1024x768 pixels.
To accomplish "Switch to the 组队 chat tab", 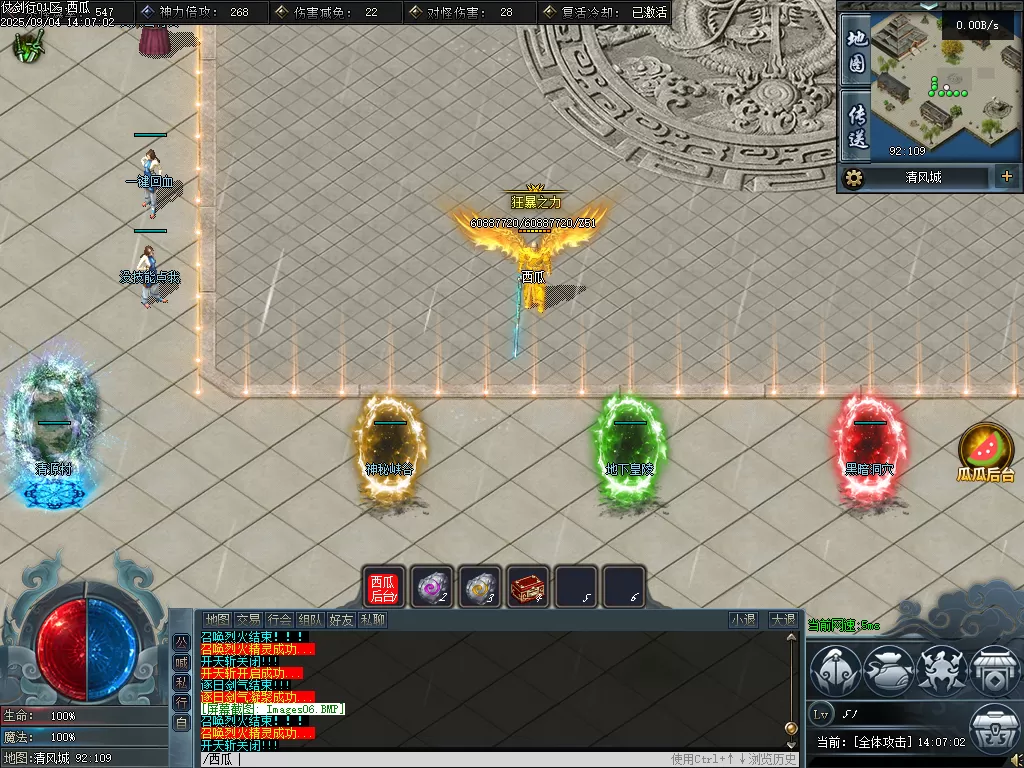I will tap(311, 620).
